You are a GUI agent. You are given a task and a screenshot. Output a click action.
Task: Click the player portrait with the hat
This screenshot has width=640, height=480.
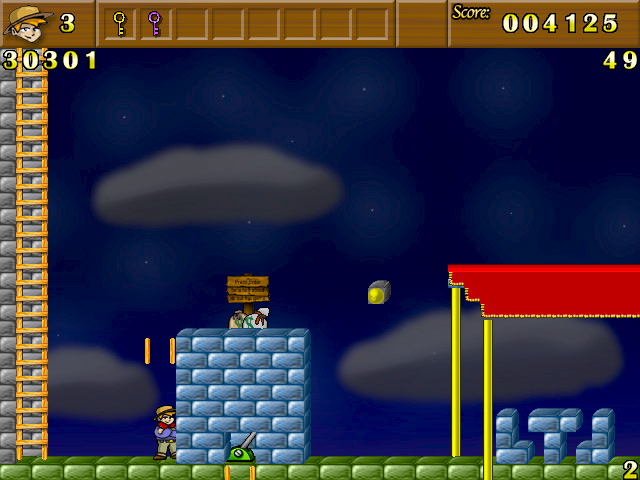click(27, 22)
